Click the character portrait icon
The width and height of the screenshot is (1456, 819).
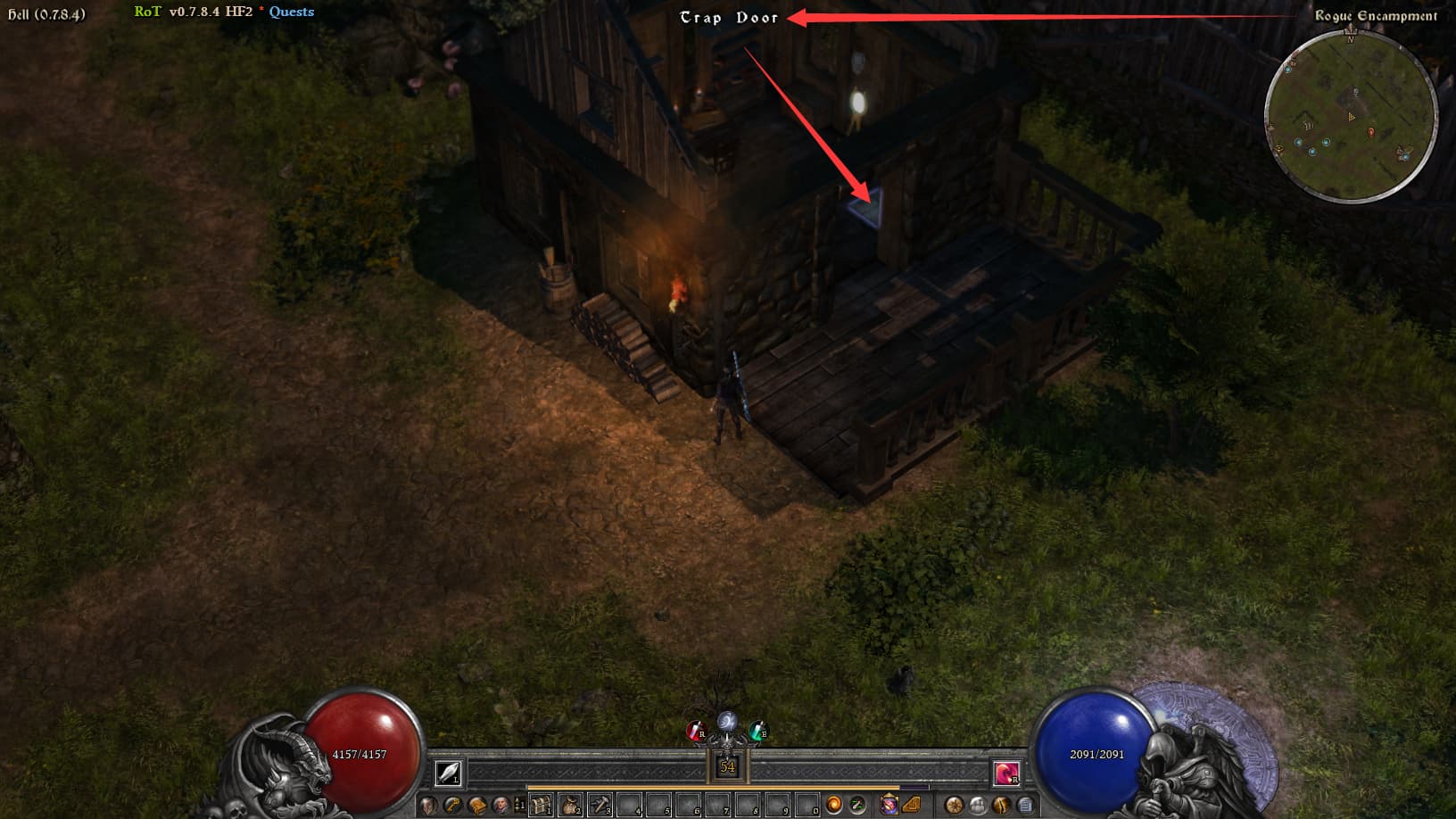[x=501, y=805]
